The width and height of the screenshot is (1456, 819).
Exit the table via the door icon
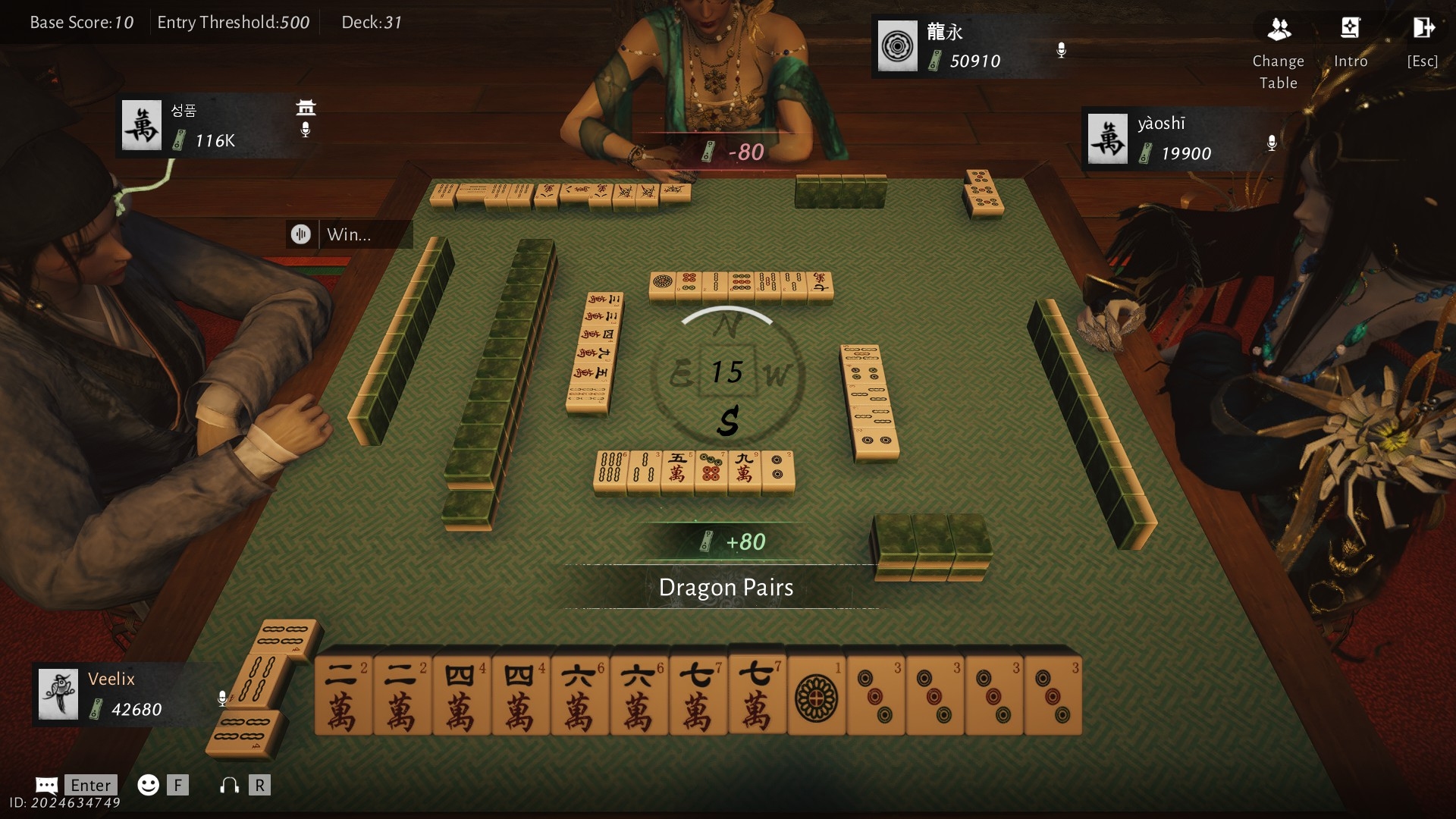point(1423,30)
